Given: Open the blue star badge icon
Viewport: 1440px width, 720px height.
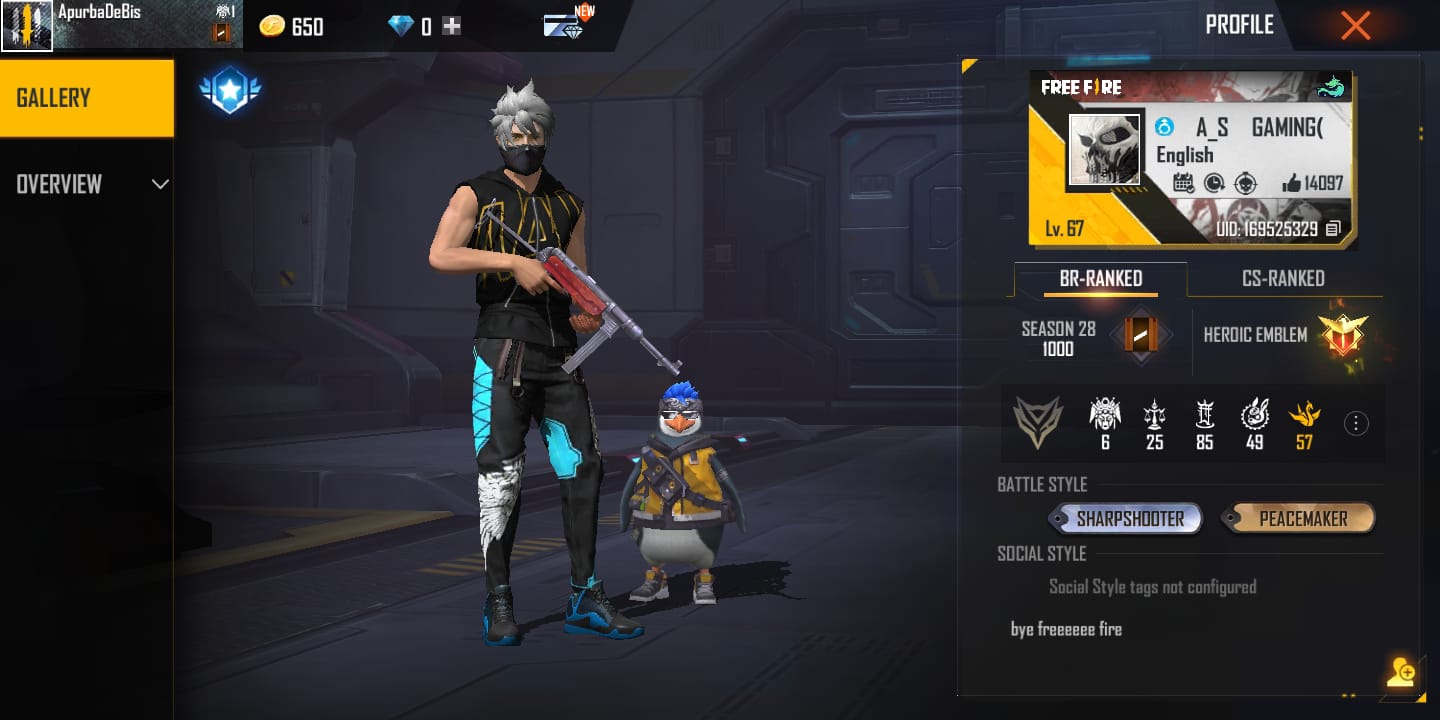Looking at the screenshot, I should coord(230,92).
